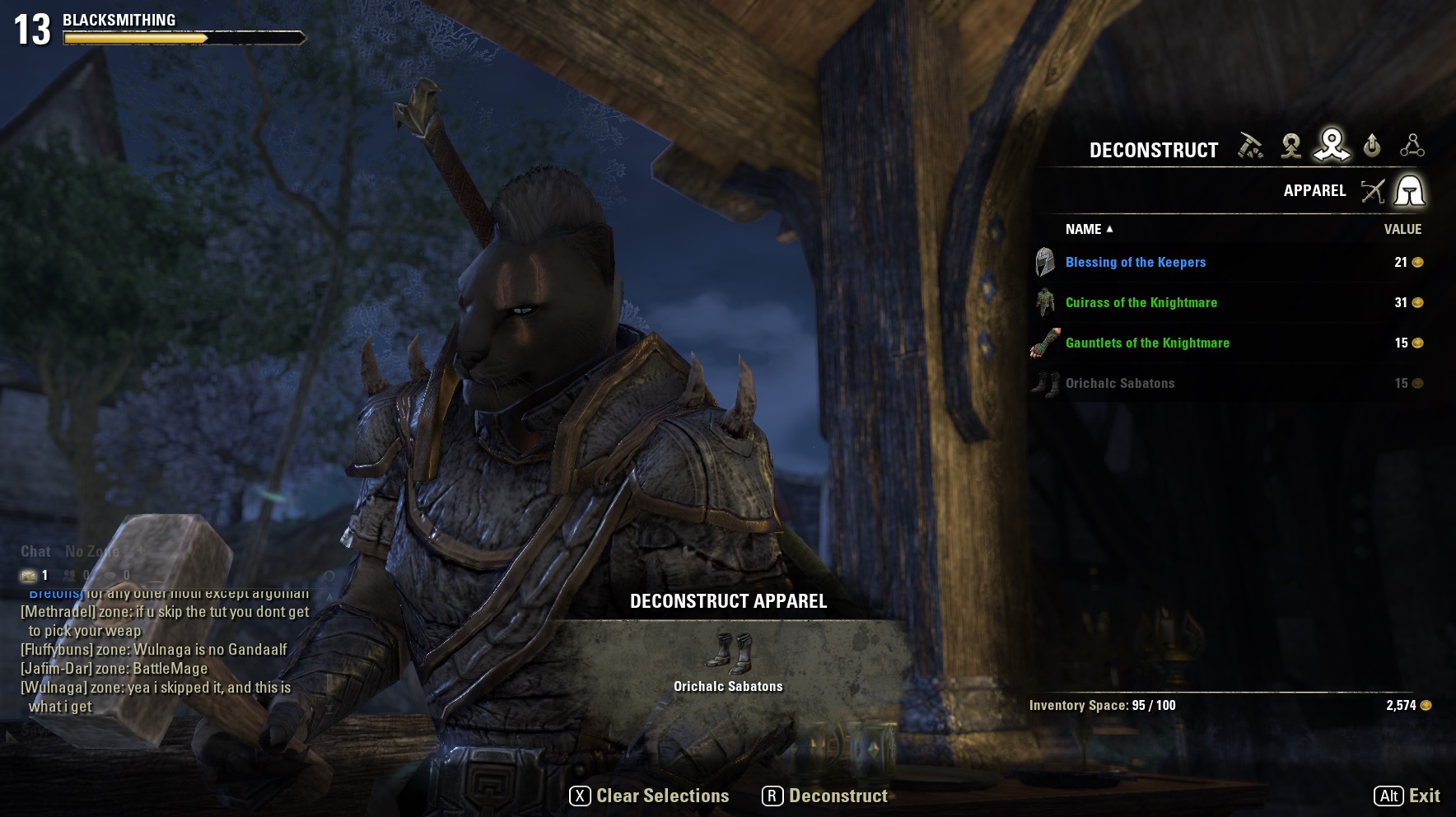Remove Orichalc Sabatons from the deconstruct slot

point(728,653)
